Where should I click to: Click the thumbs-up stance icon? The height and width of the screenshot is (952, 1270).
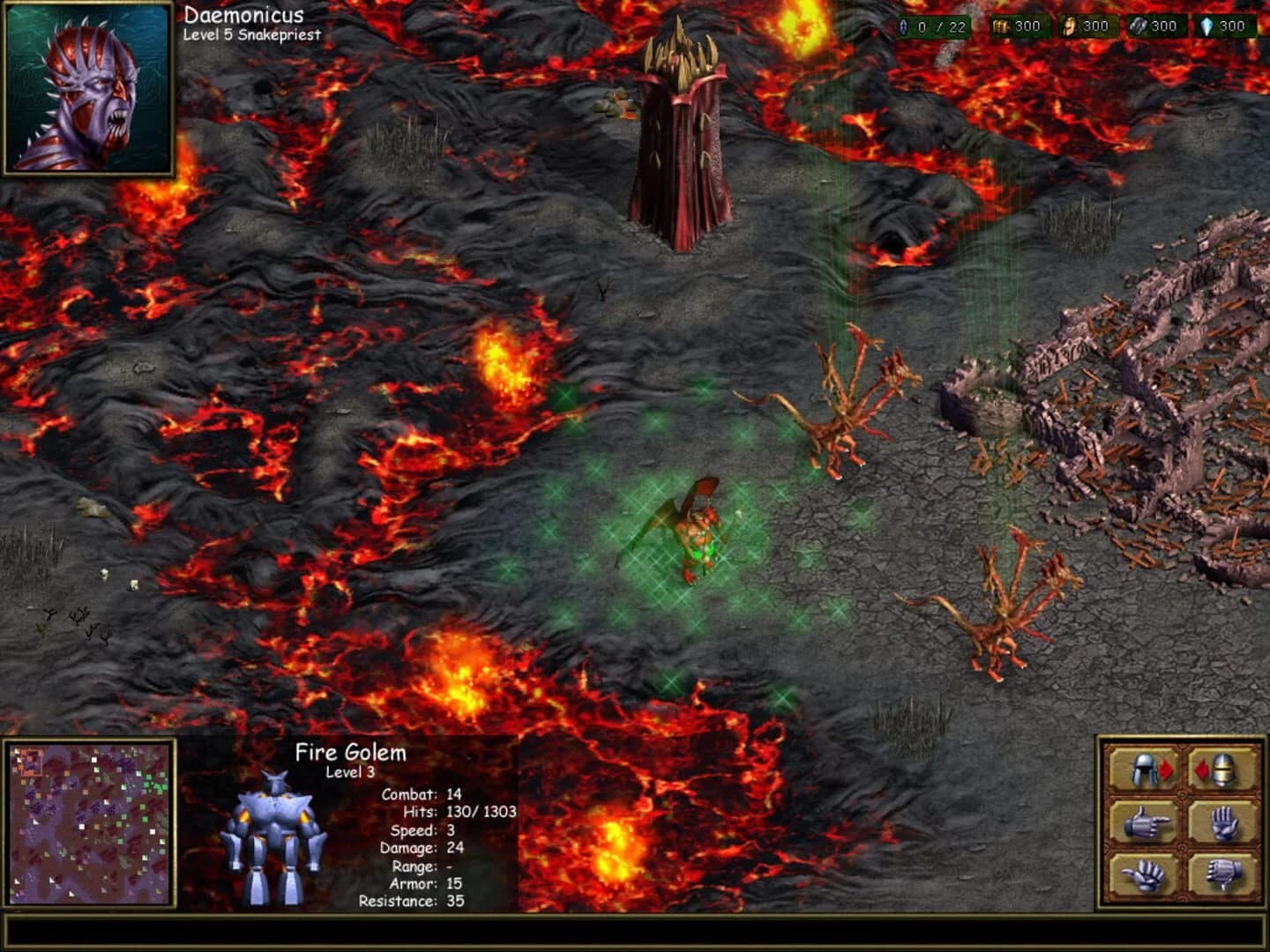pyautogui.click(x=1142, y=876)
